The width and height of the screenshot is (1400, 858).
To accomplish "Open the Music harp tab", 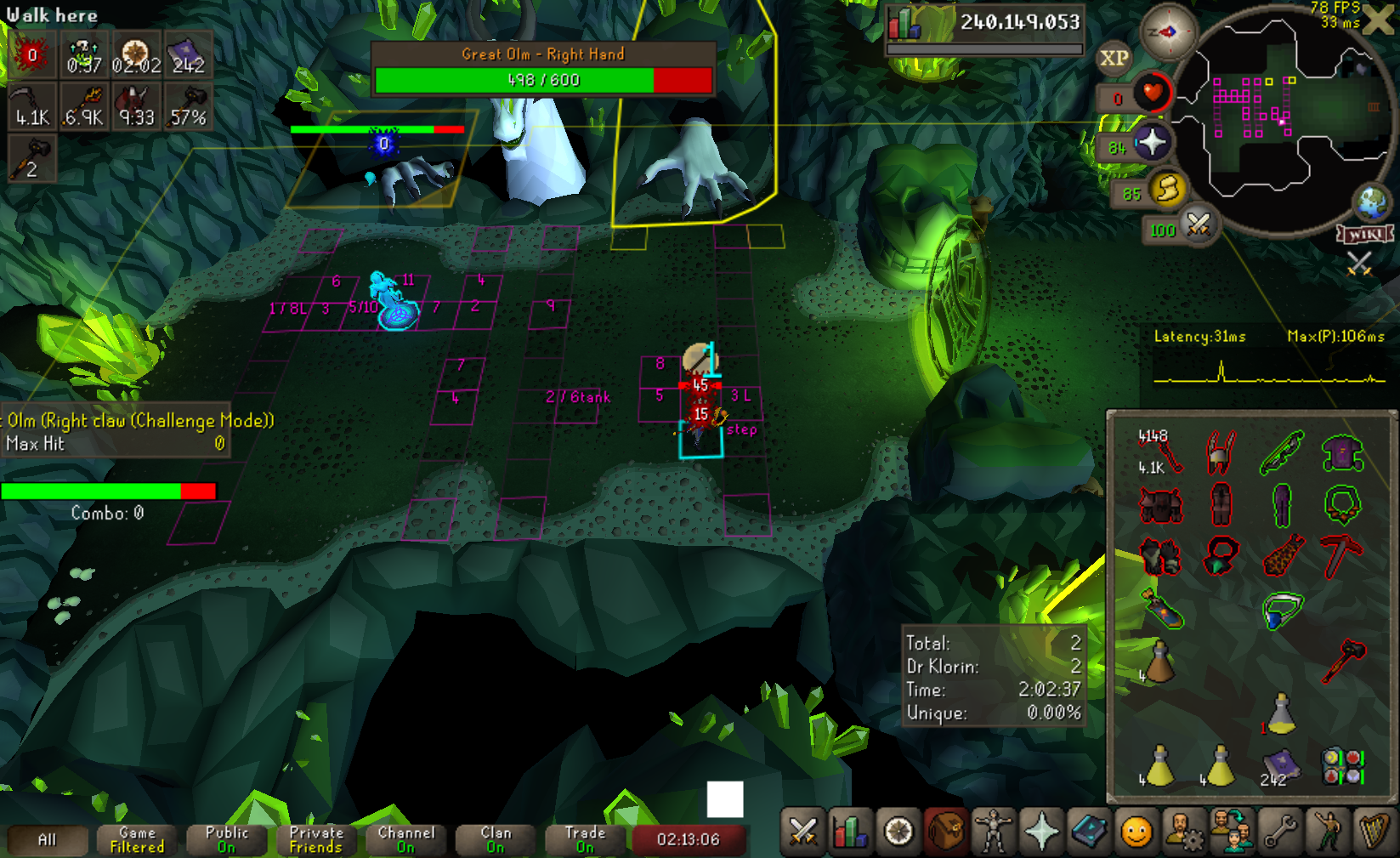I will point(1374,832).
